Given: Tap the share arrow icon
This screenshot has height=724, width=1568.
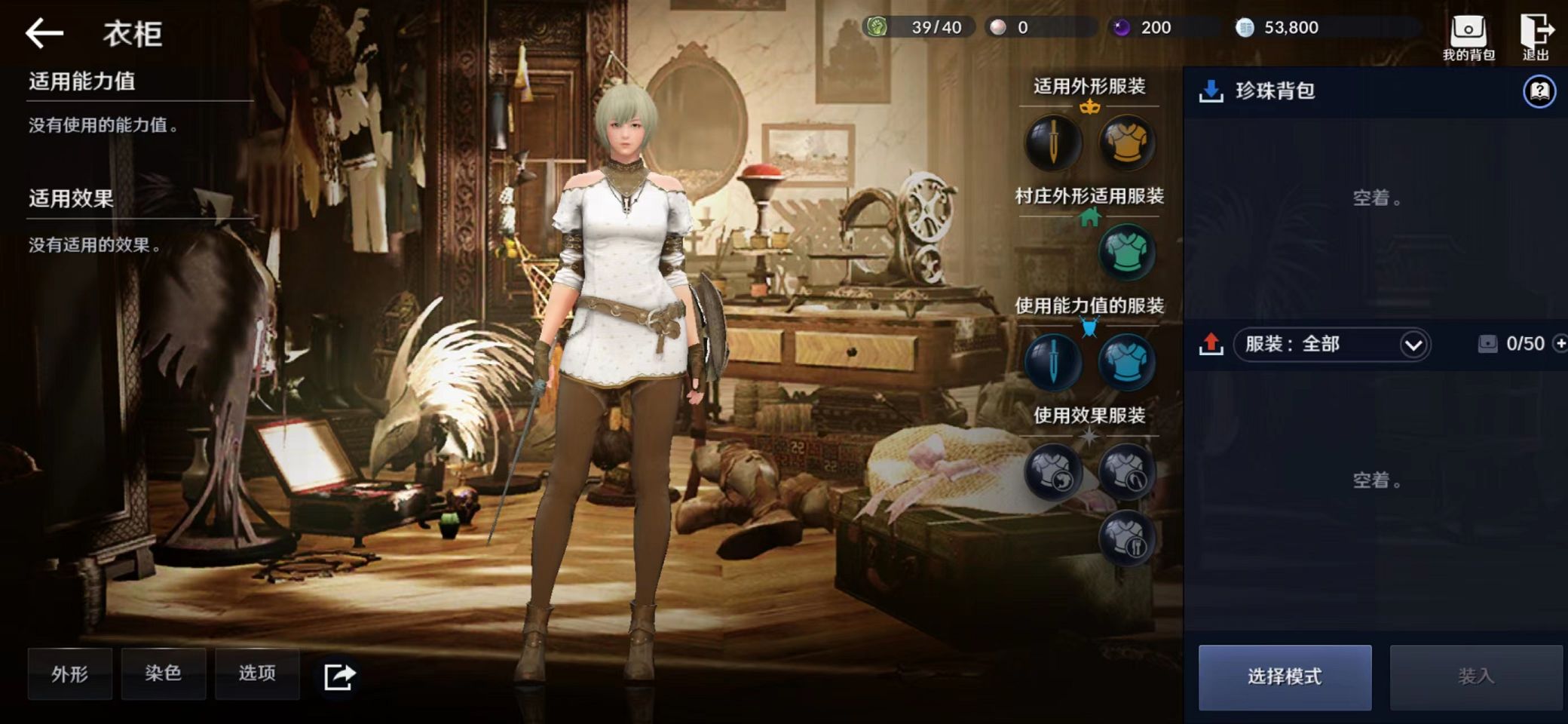Looking at the screenshot, I should click(x=338, y=676).
